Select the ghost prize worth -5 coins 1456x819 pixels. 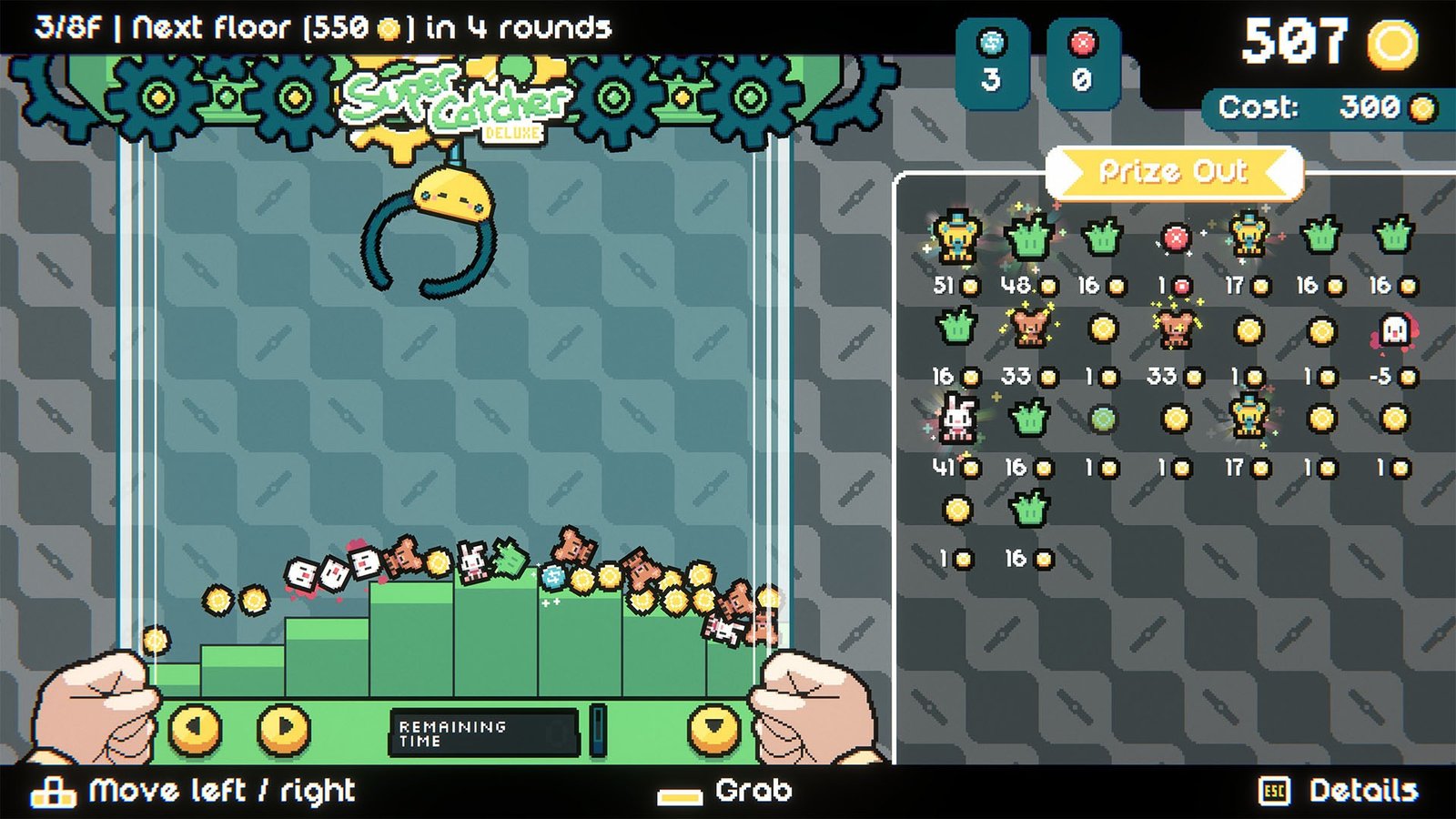[x=1394, y=330]
